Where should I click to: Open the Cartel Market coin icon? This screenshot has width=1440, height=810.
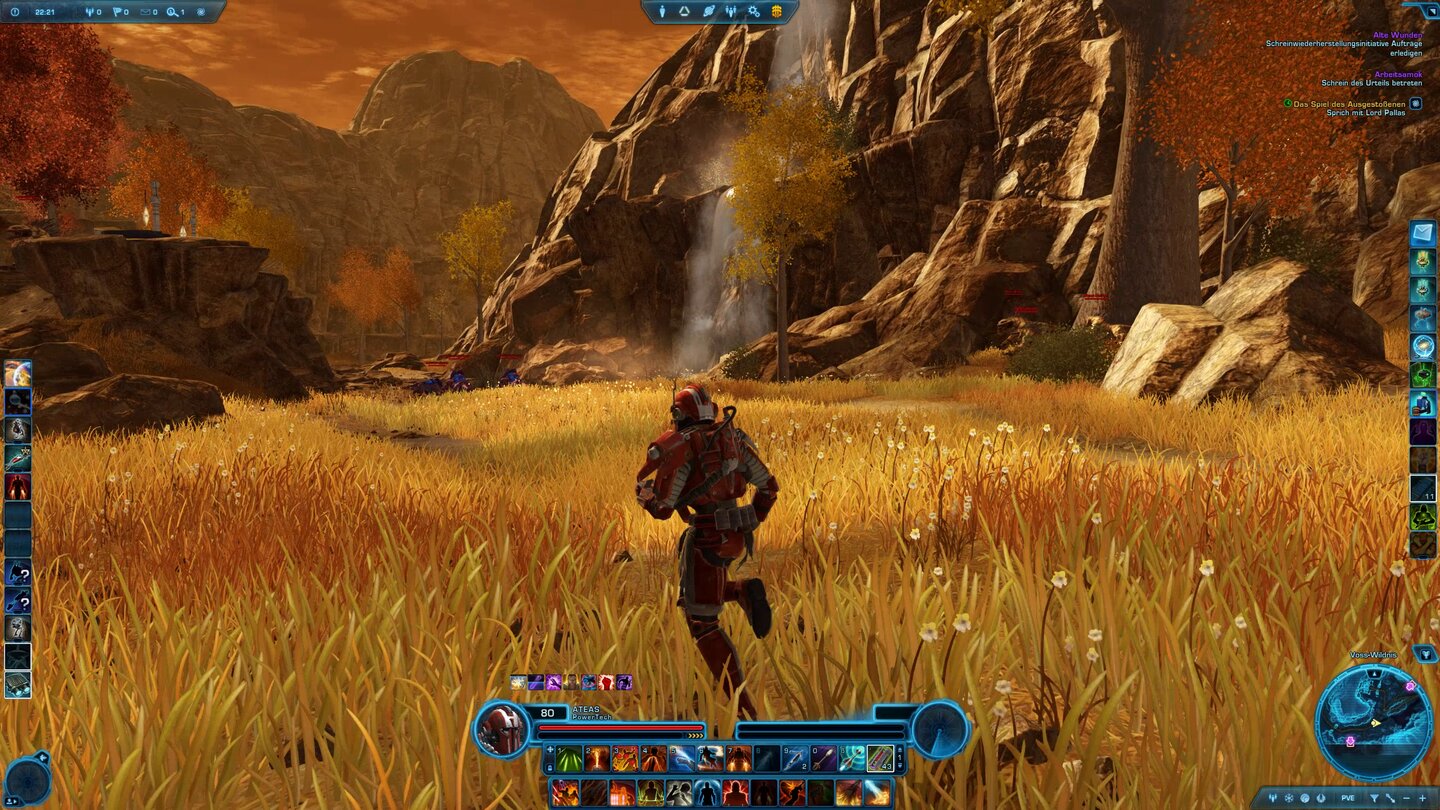[x=778, y=11]
